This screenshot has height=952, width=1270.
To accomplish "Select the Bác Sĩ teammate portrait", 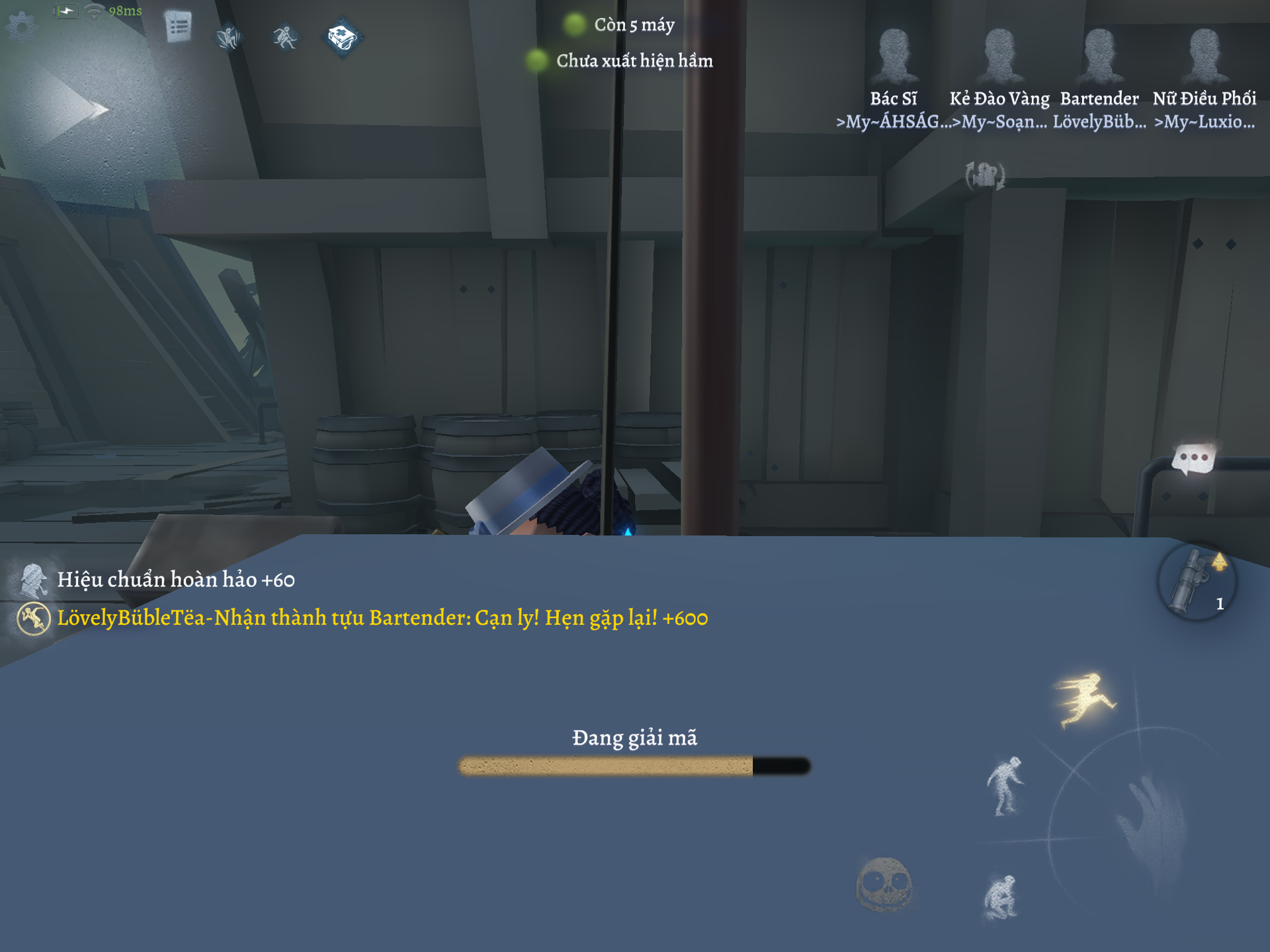I will coord(894,56).
